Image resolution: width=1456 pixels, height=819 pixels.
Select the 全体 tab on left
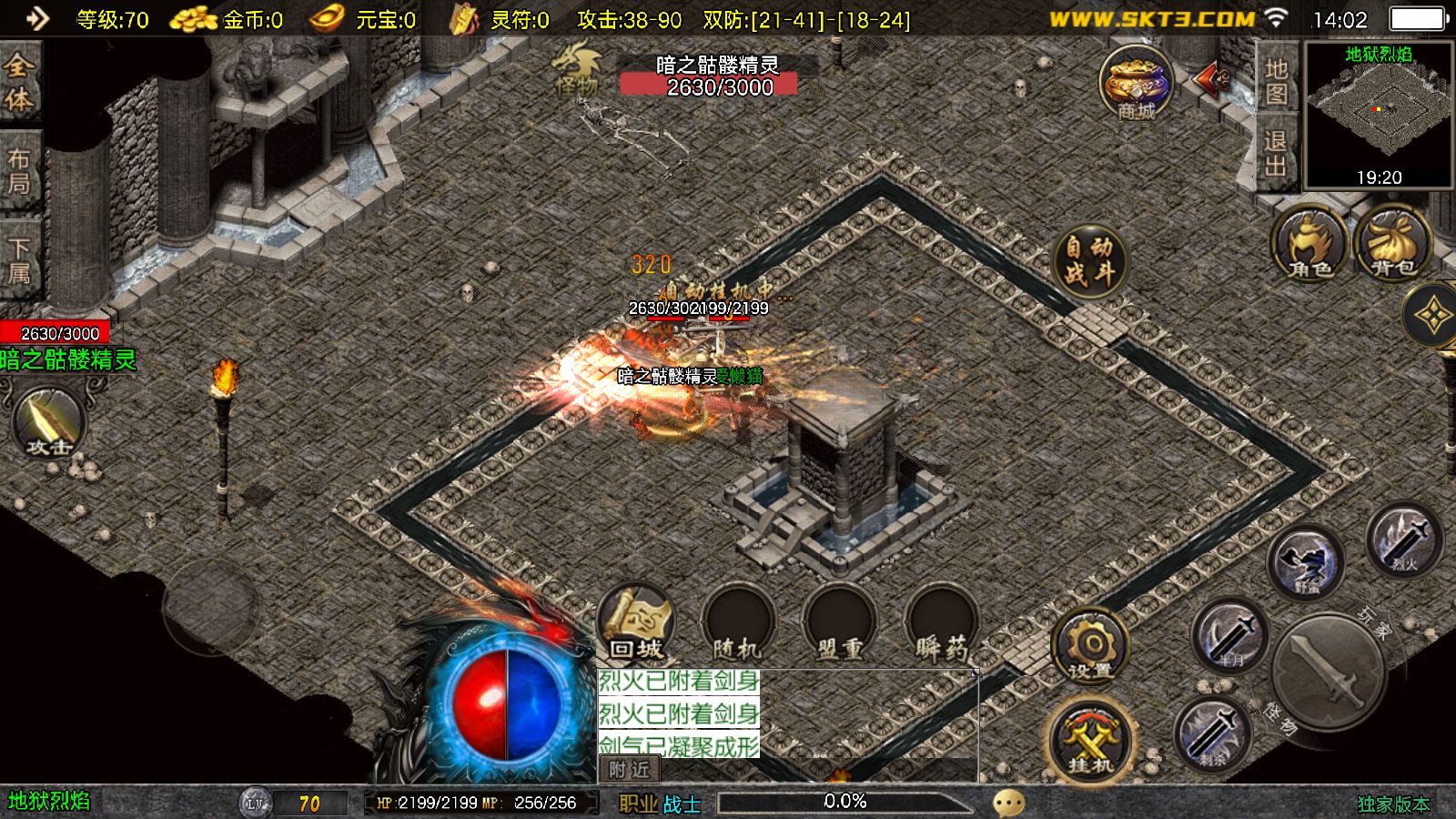pyautogui.click(x=19, y=80)
